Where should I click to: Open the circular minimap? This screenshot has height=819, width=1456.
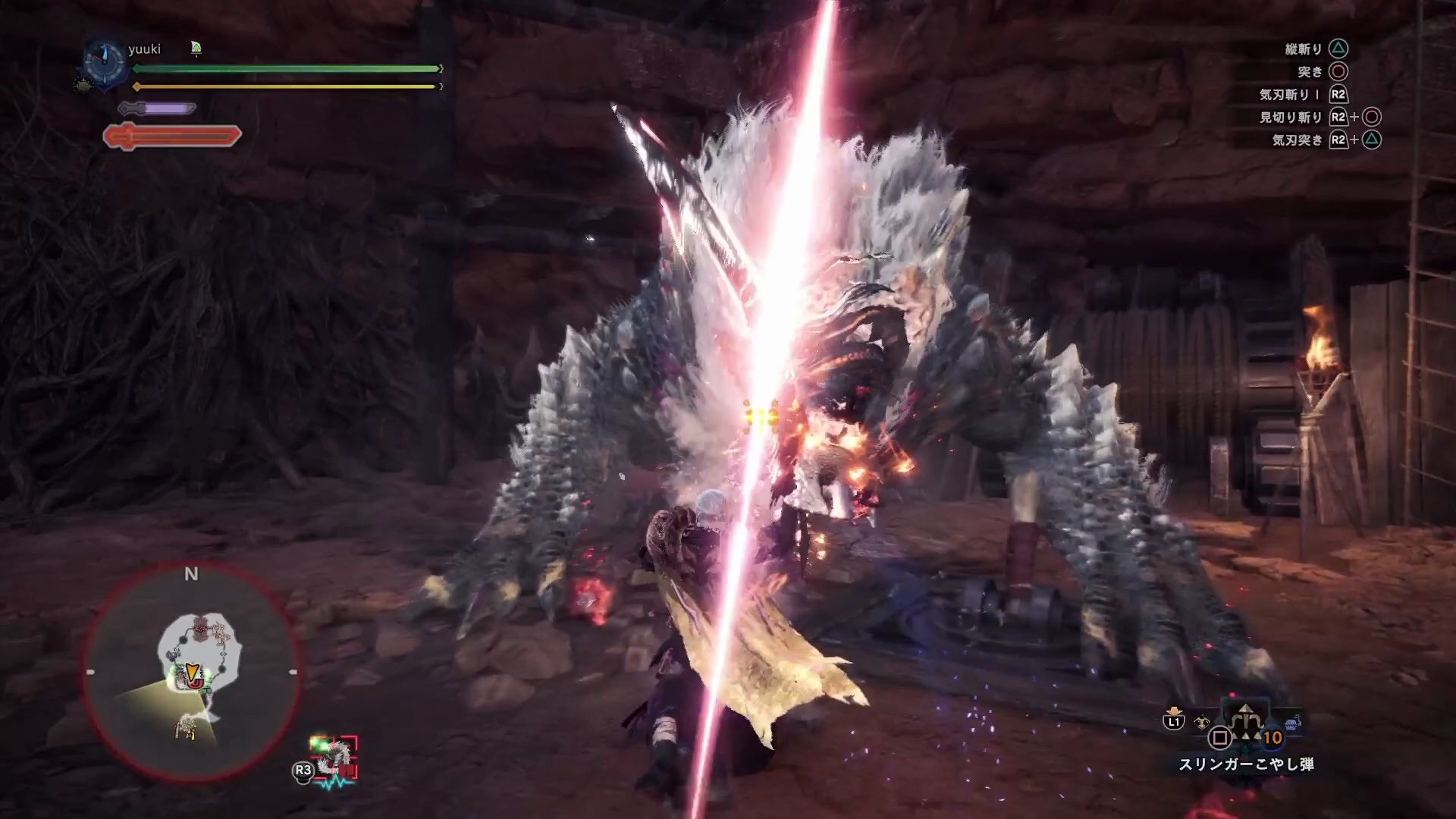point(191,672)
